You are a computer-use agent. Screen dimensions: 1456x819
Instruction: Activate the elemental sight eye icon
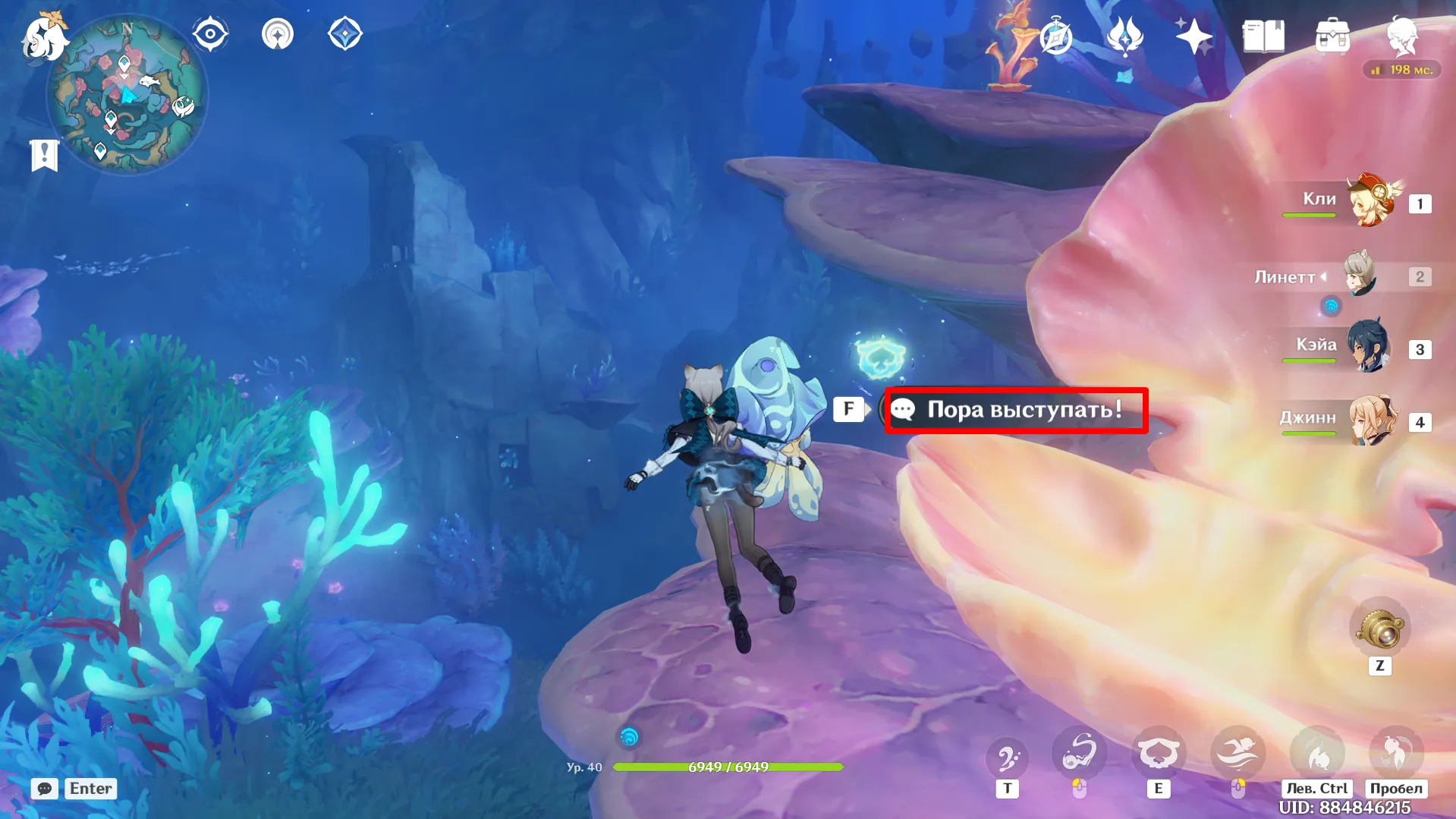pos(210,34)
